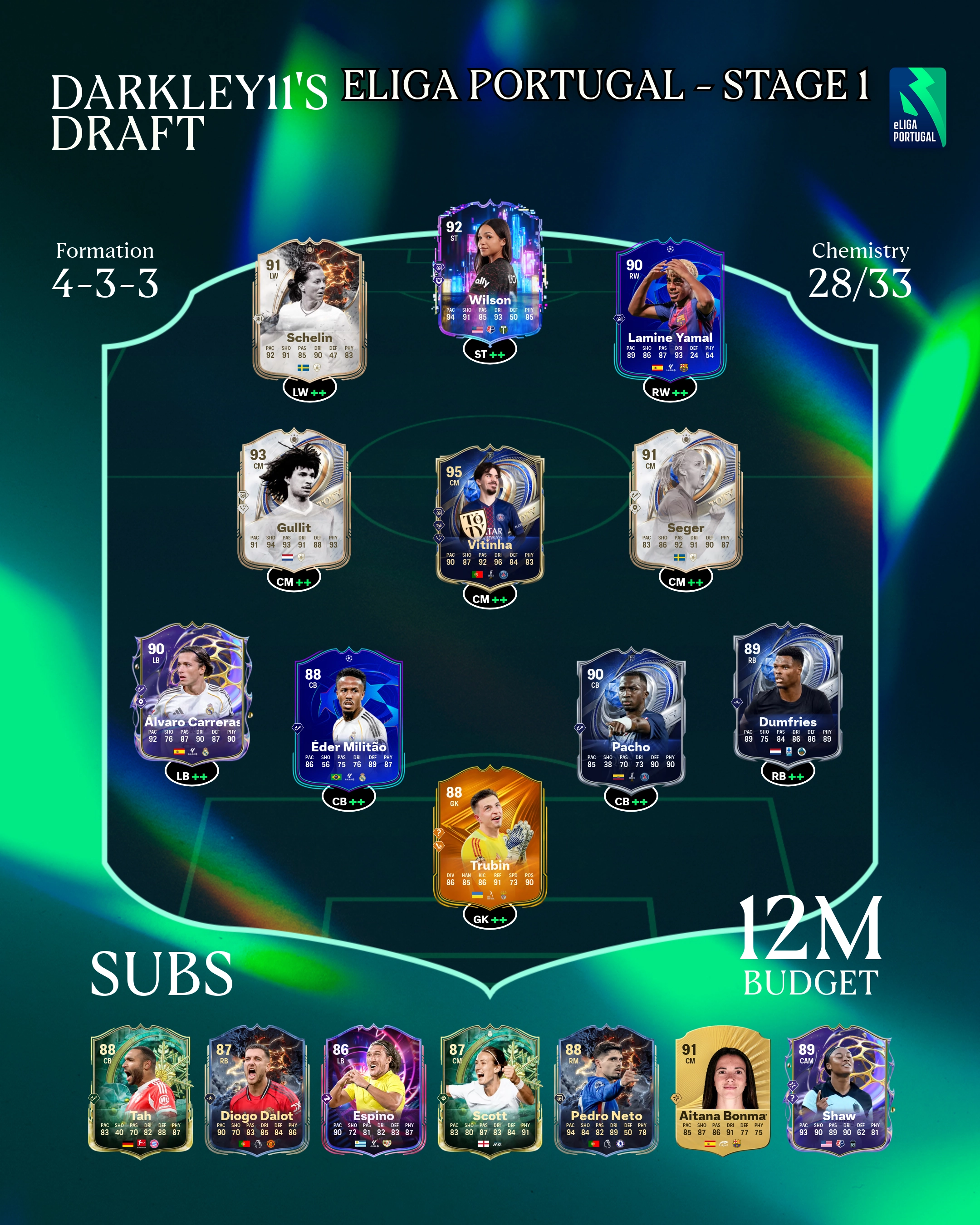The width and height of the screenshot is (980, 1225).
Task: Choose the Shaw substitute card
Action: tap(838, 1091)
